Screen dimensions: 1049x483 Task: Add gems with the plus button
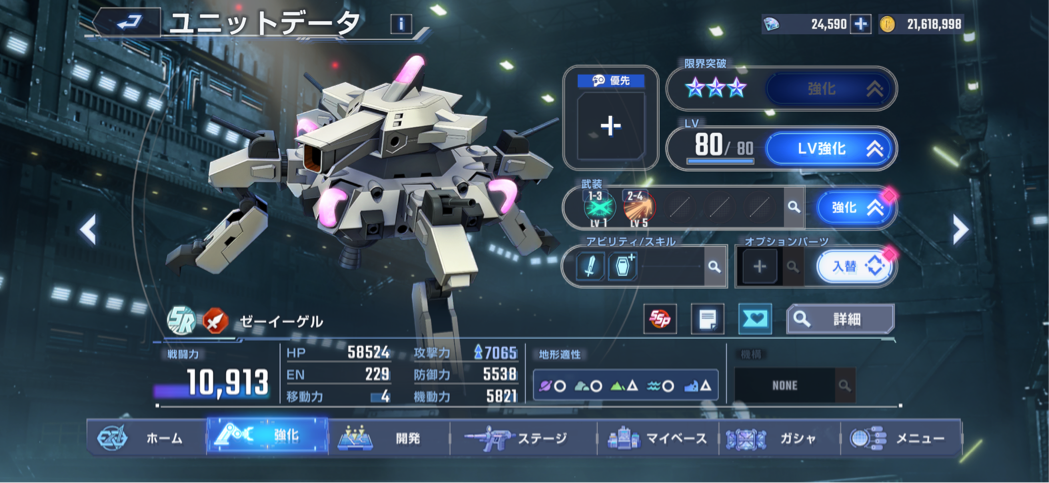pyautogui.click(x=861, y=24)
